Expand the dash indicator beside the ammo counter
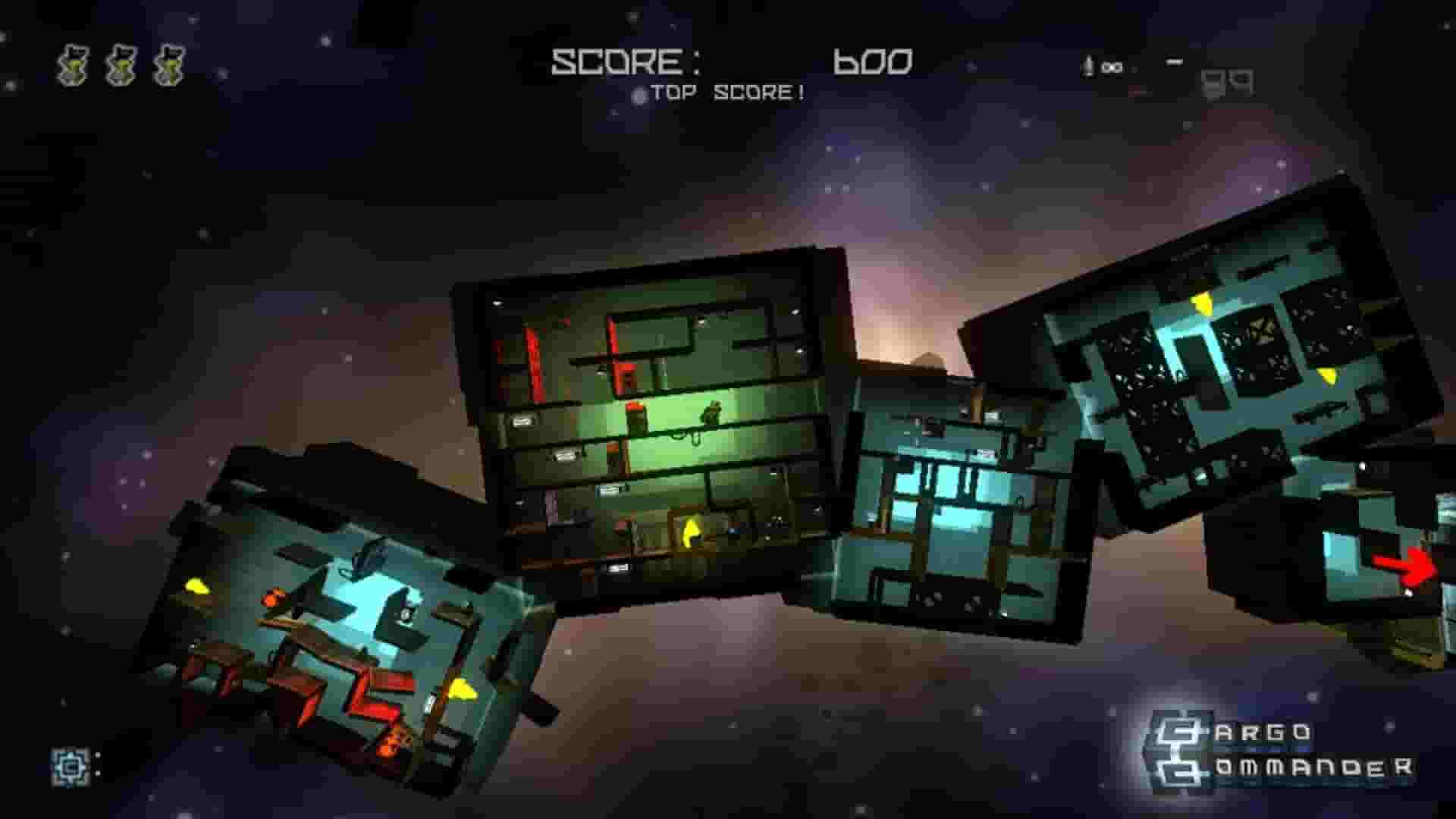1456x819 pixels. [x=1174, y=61]
